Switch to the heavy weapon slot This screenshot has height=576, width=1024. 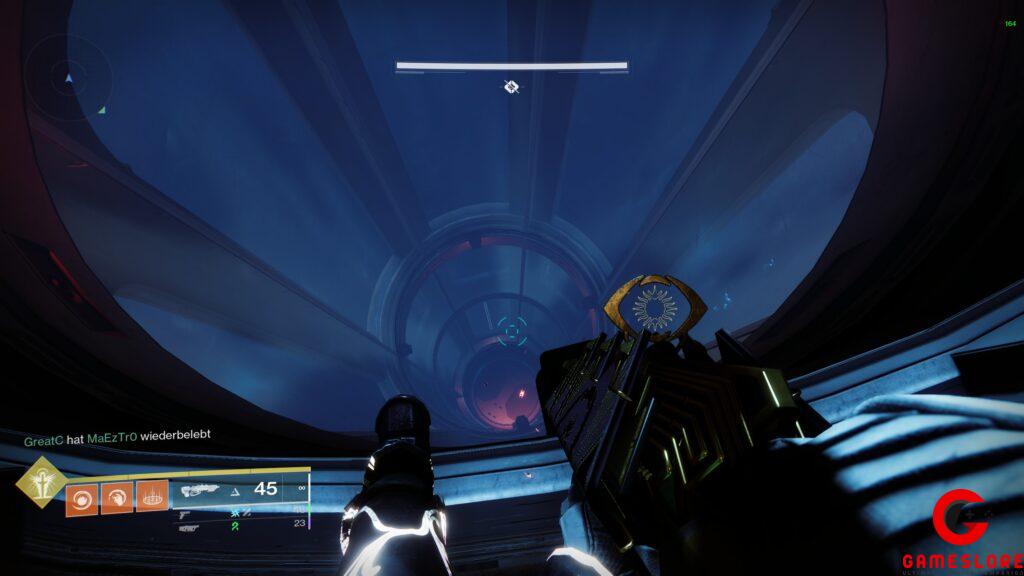point(188,527)
